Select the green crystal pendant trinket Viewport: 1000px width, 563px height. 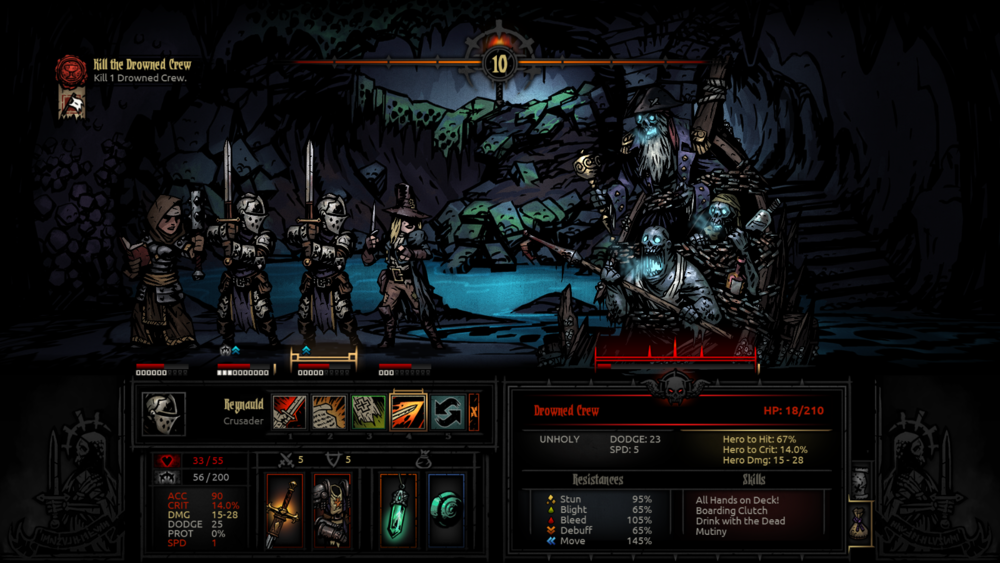(x=399, y=510)
